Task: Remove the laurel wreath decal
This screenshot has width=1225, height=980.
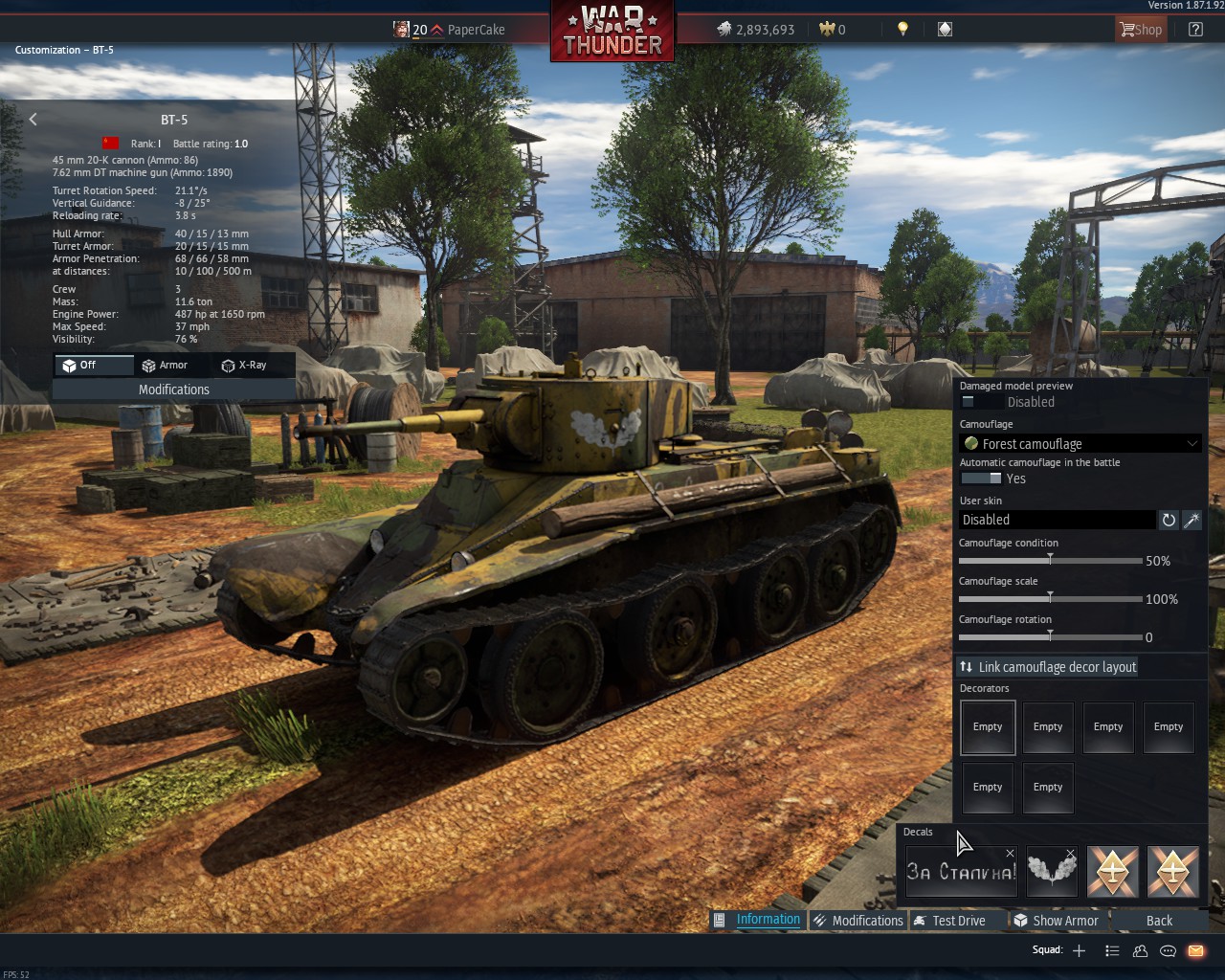Action: coord(1070,853)
